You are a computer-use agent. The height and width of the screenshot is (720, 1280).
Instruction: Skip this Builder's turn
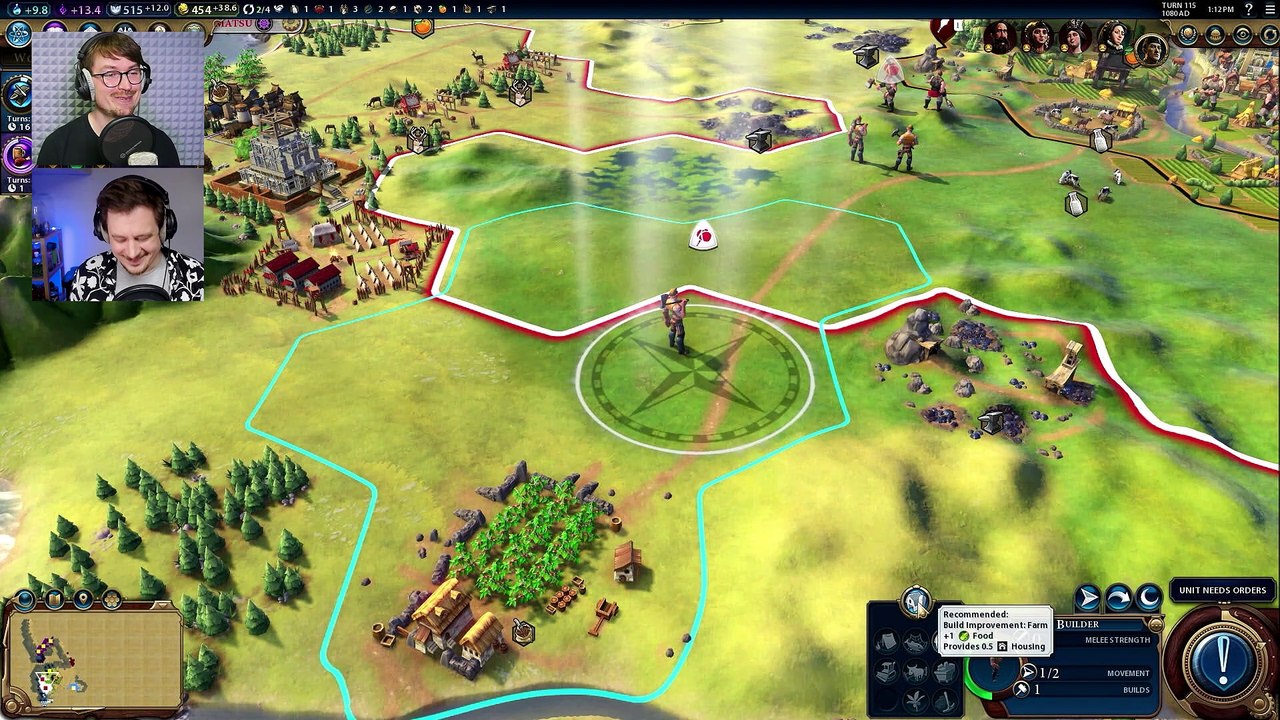1118,598
